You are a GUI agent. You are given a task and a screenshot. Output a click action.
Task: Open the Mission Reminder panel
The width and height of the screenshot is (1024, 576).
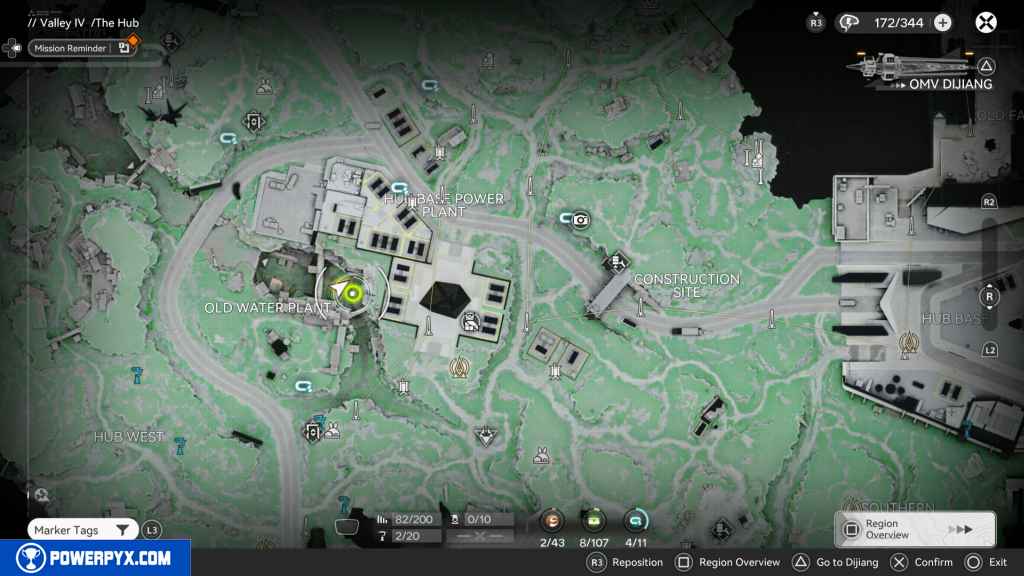point(82,47)
